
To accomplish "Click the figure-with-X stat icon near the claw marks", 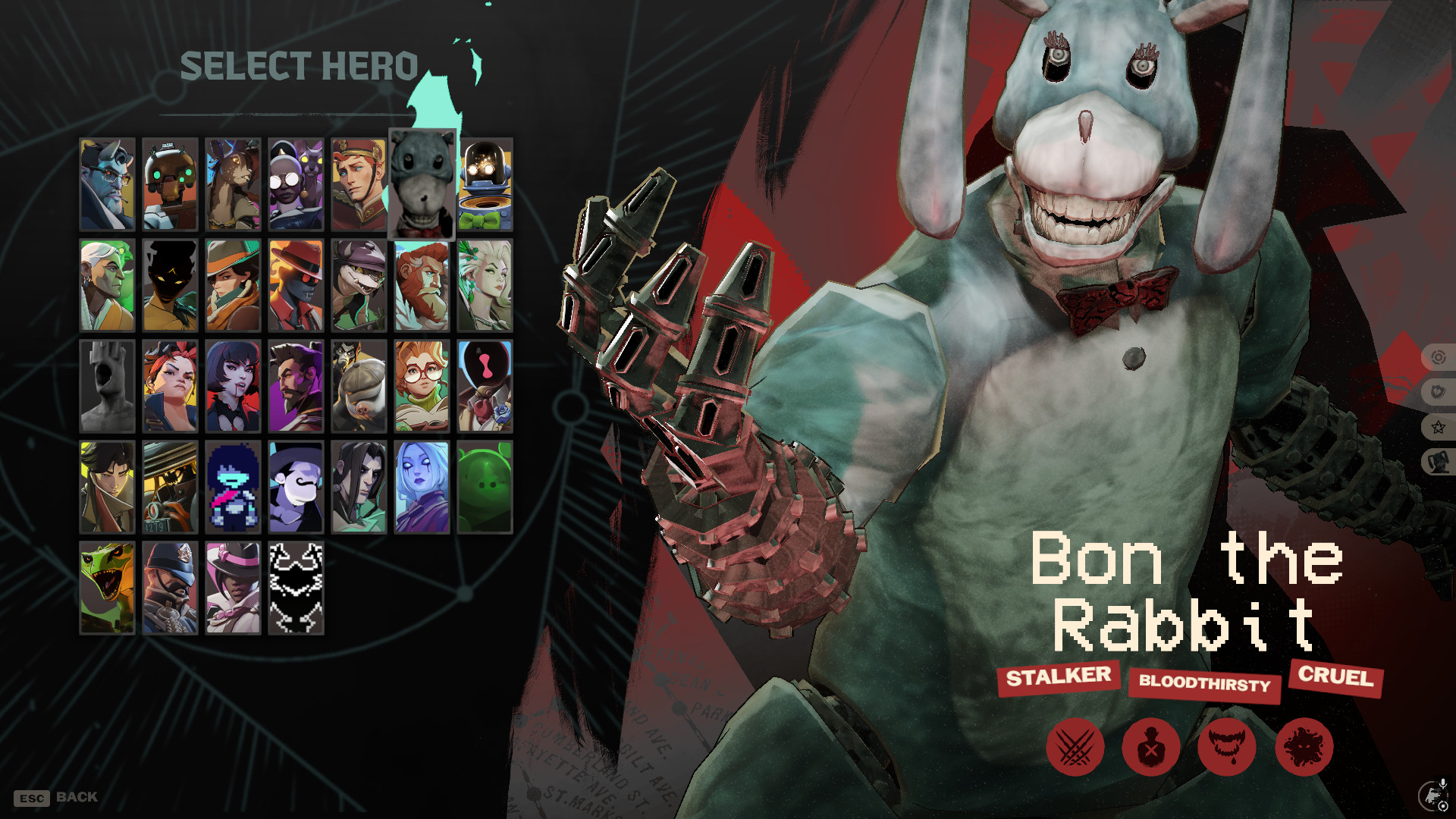I will tap(1152, 747).
